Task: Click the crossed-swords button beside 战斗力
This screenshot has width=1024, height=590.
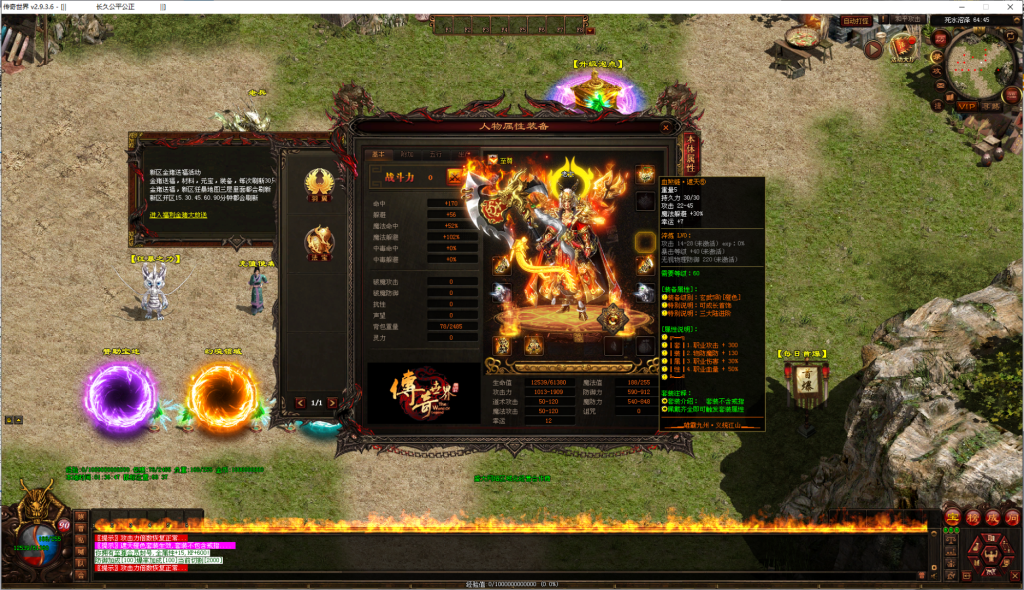Action: pos(453,177)
